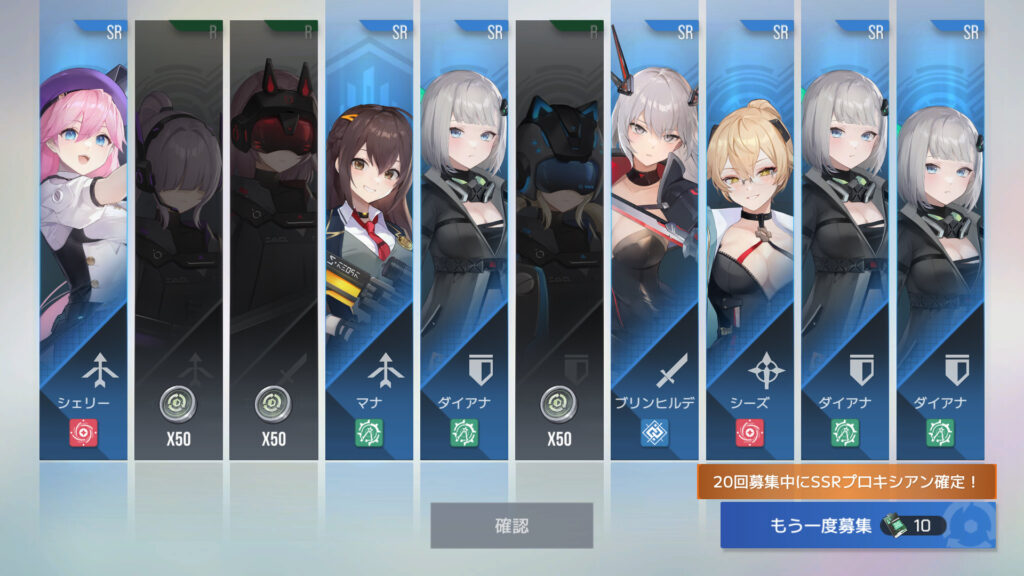View the マナ character card
Image resolution: width=1024 pixels, height=576 pixels.
pyautogui.click(x=369, y=240)
